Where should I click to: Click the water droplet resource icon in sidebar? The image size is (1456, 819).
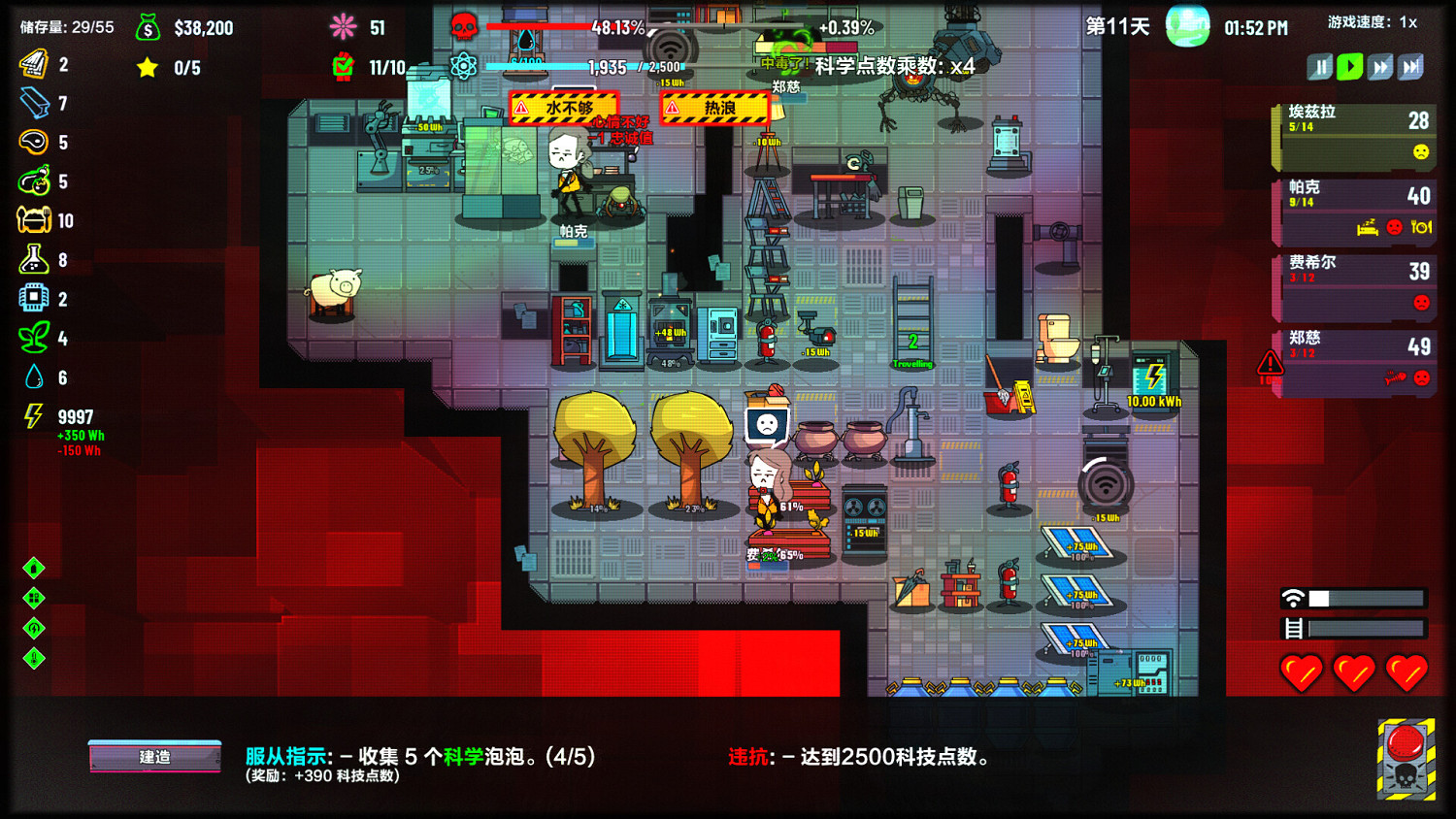click(35, 377)
